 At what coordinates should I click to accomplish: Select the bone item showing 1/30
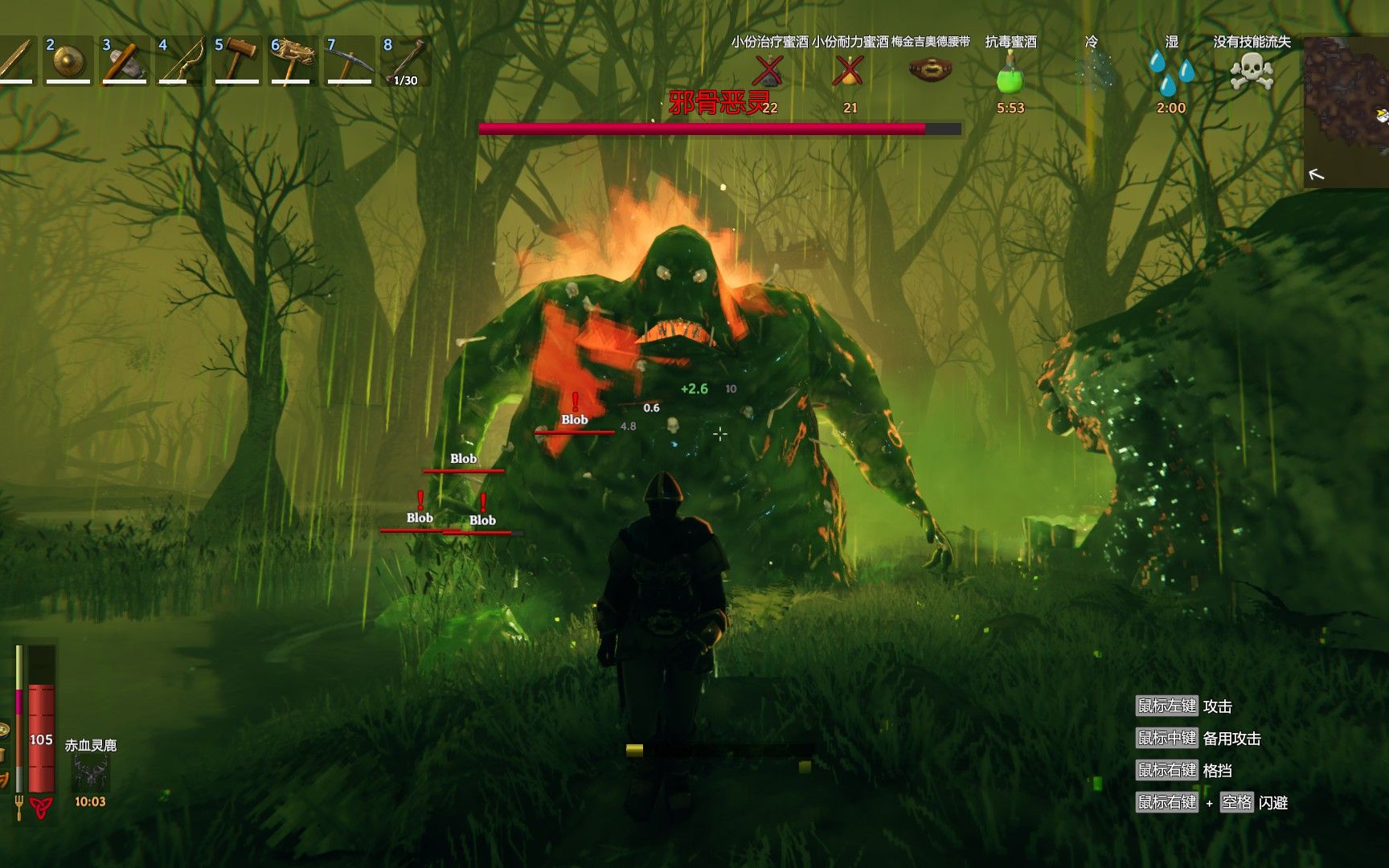pos(405,61)
